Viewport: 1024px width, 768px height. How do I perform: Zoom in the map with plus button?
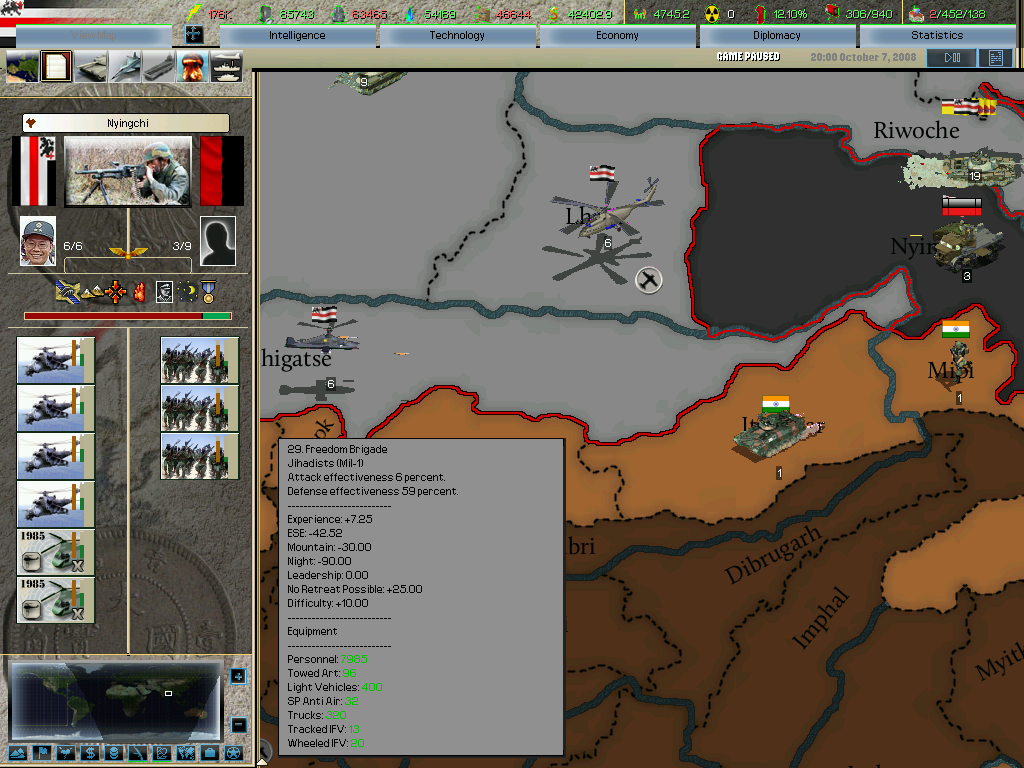tap(238, 677)
